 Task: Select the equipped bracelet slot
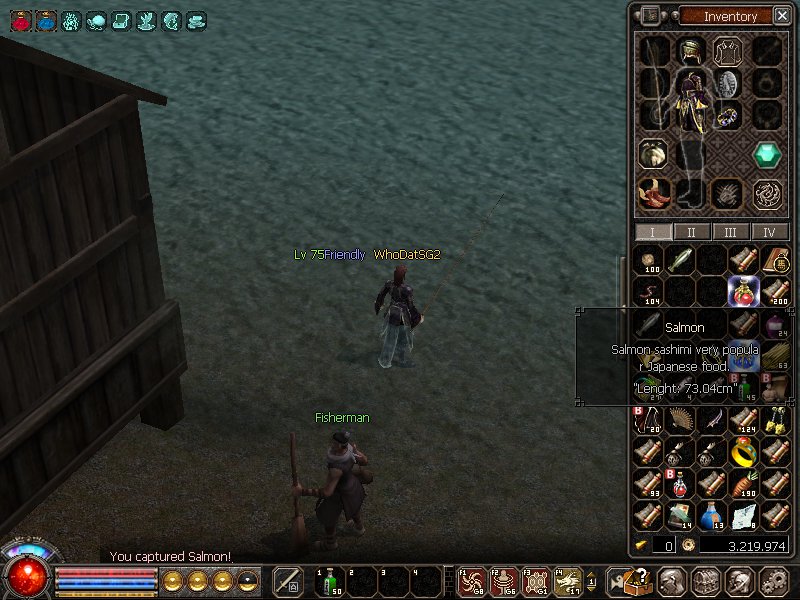click(727, 116)
